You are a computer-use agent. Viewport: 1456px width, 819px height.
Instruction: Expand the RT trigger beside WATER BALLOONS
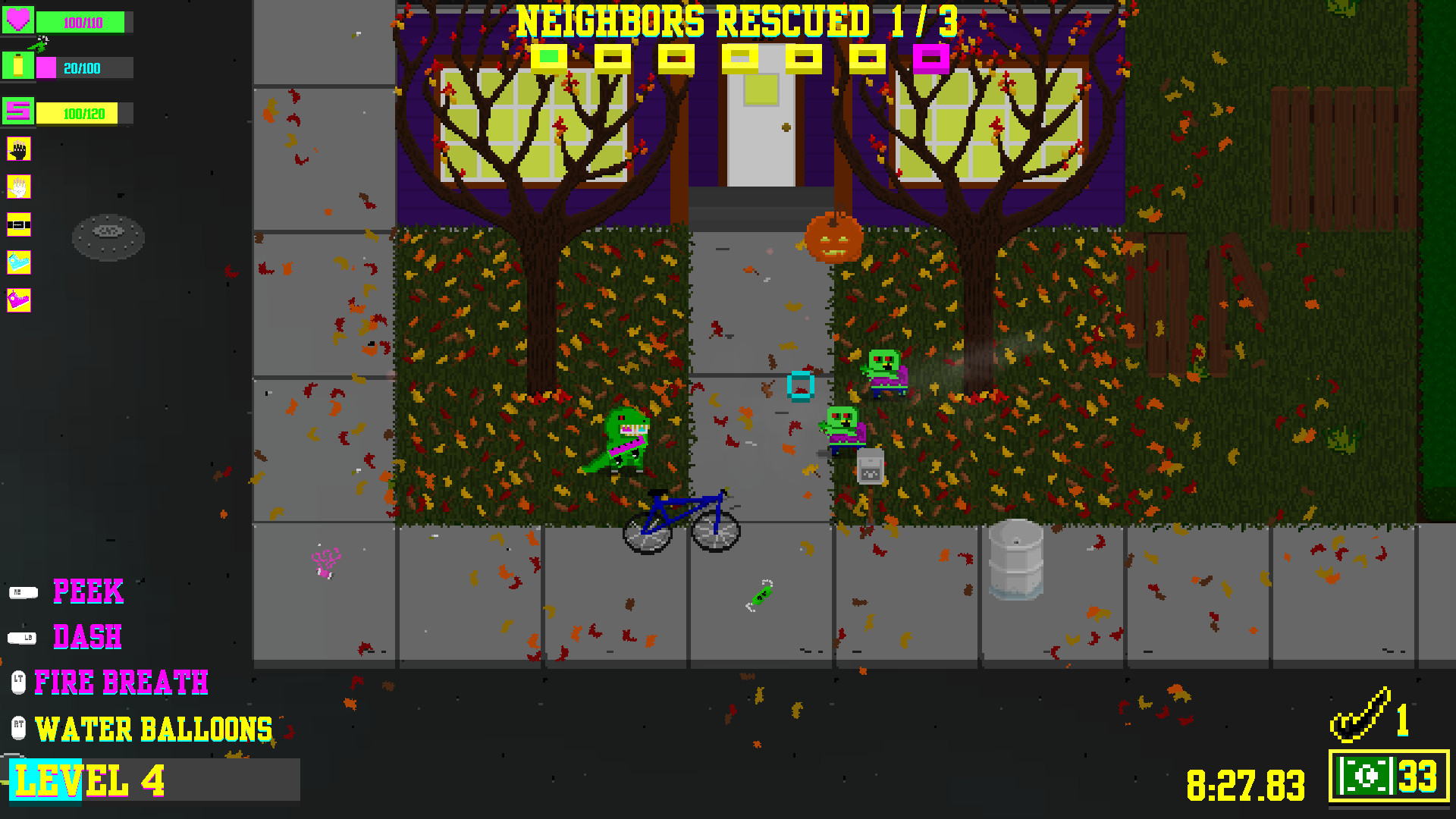coord(18,727)
